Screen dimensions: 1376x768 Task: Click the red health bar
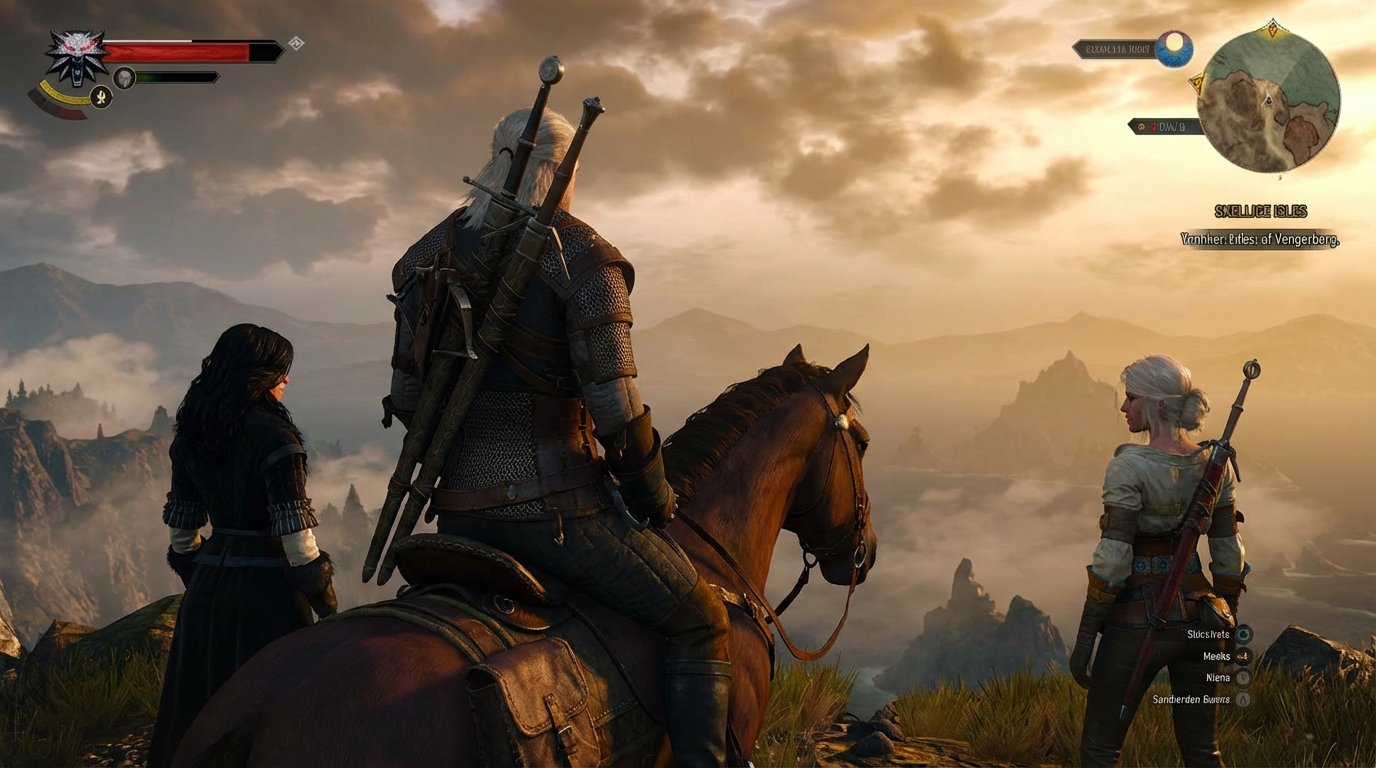(175, 51)
